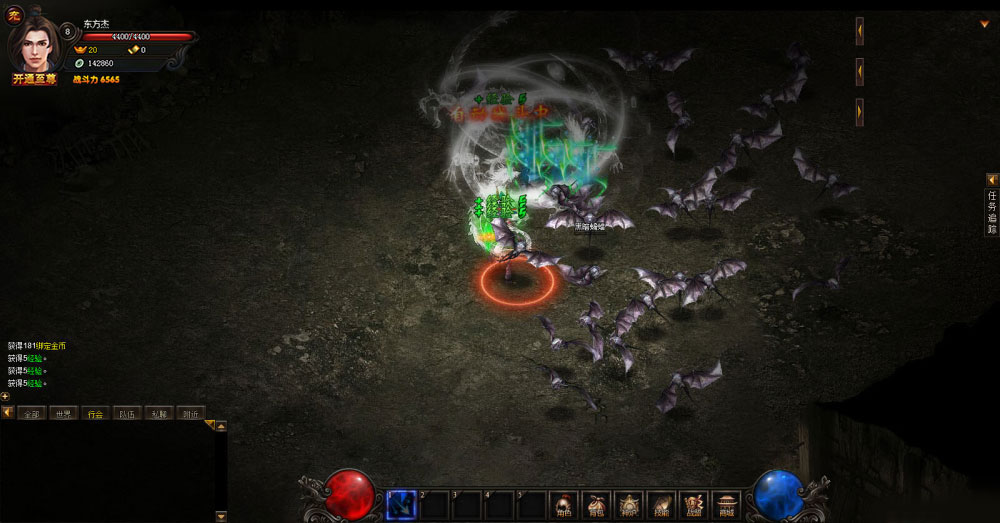Collapse the chat panel with the left arrow
1000x523 pixels.
coord(7,412)
